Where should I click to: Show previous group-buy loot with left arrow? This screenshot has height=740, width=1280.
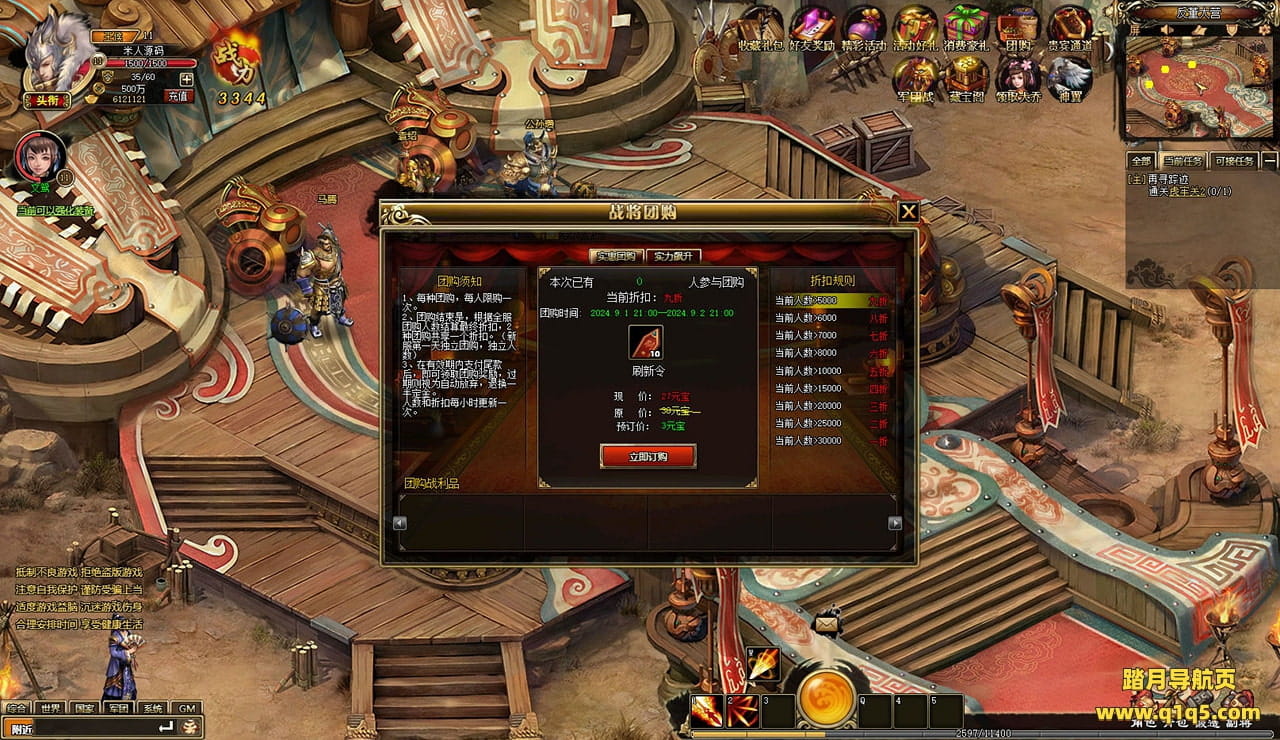(400, 523)
